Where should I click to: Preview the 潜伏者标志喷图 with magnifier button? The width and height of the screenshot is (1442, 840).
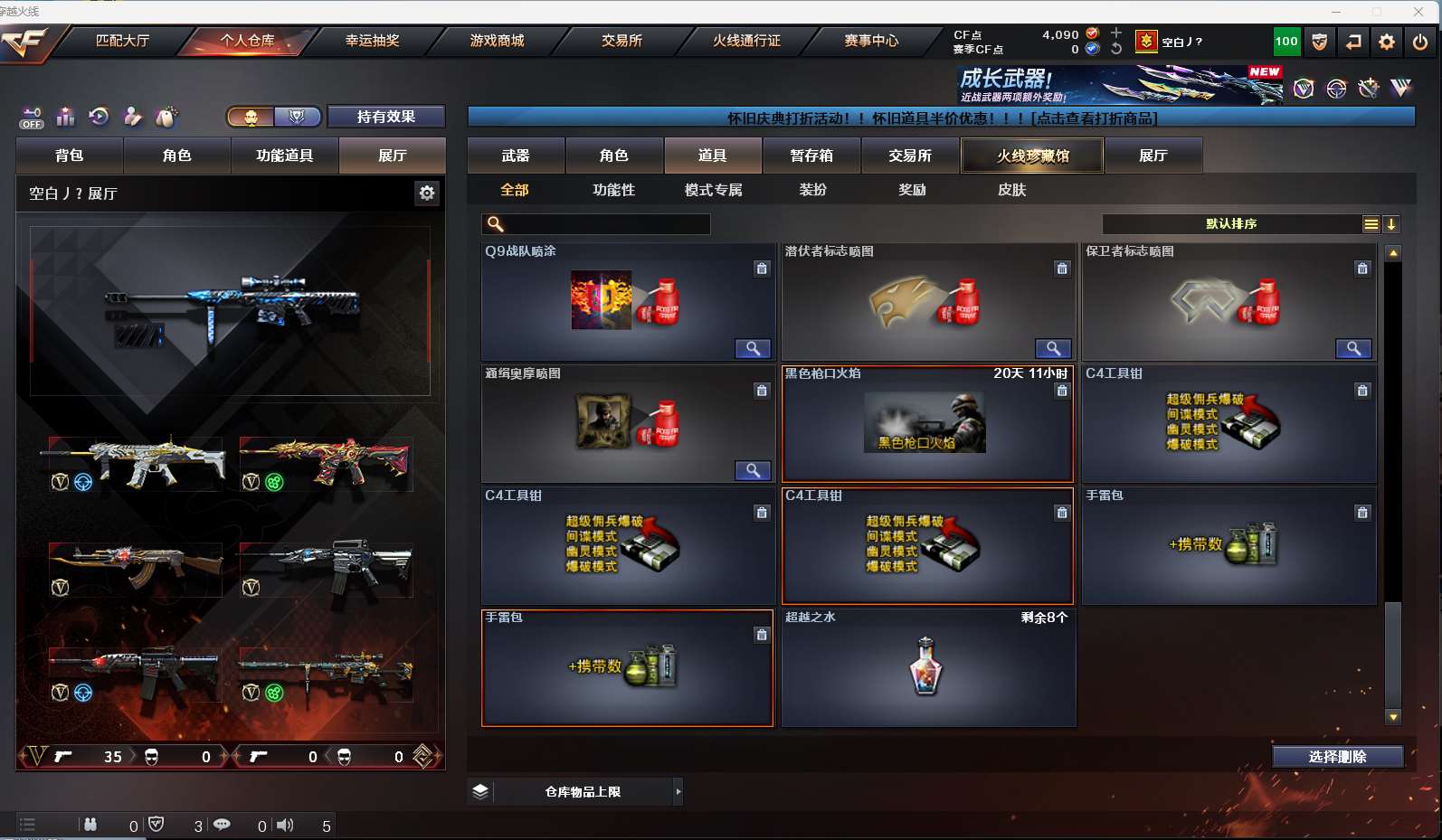click(1053, 349)
